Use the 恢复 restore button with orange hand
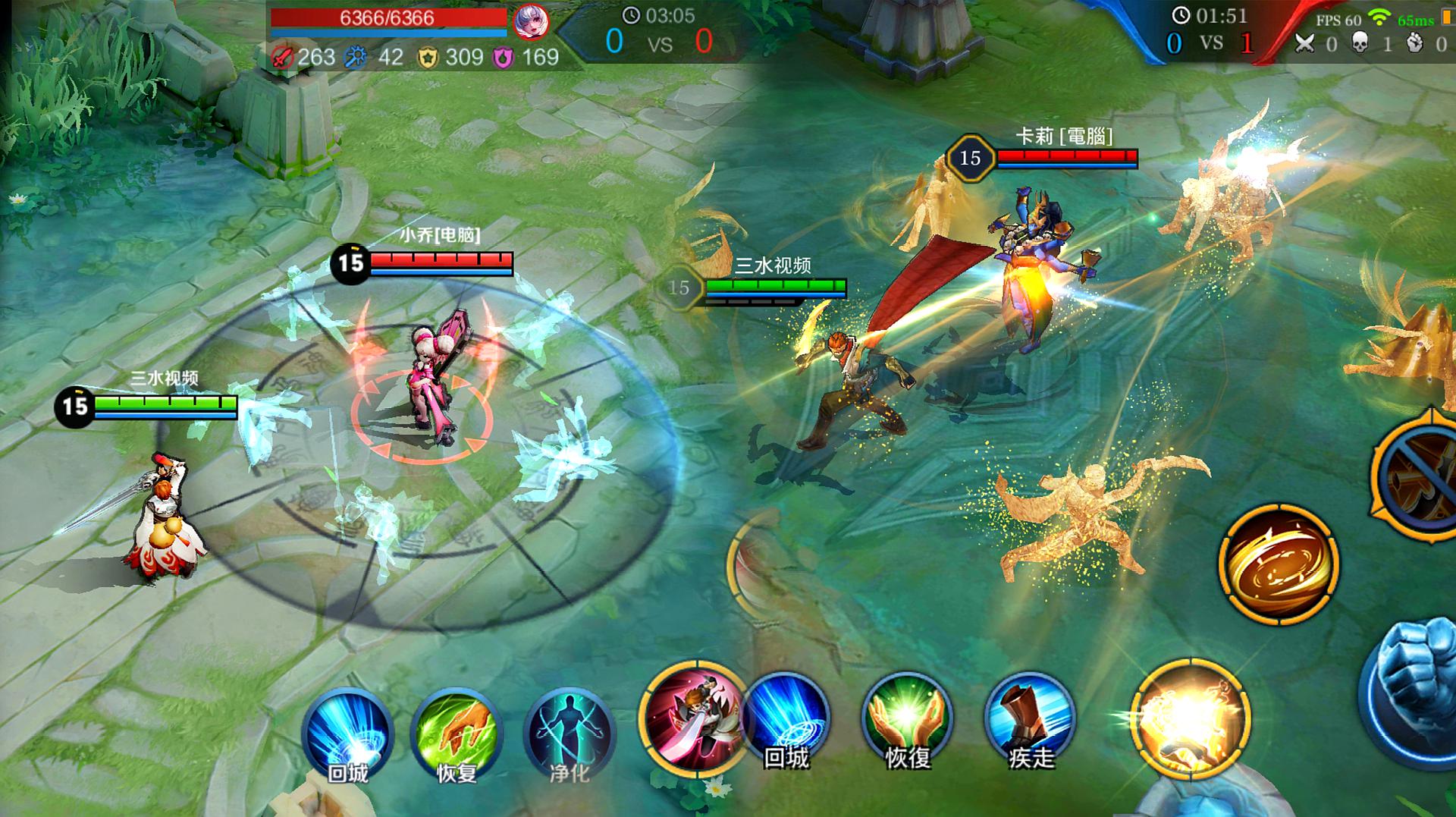The image size is (1456, 817). click(457, 732)
